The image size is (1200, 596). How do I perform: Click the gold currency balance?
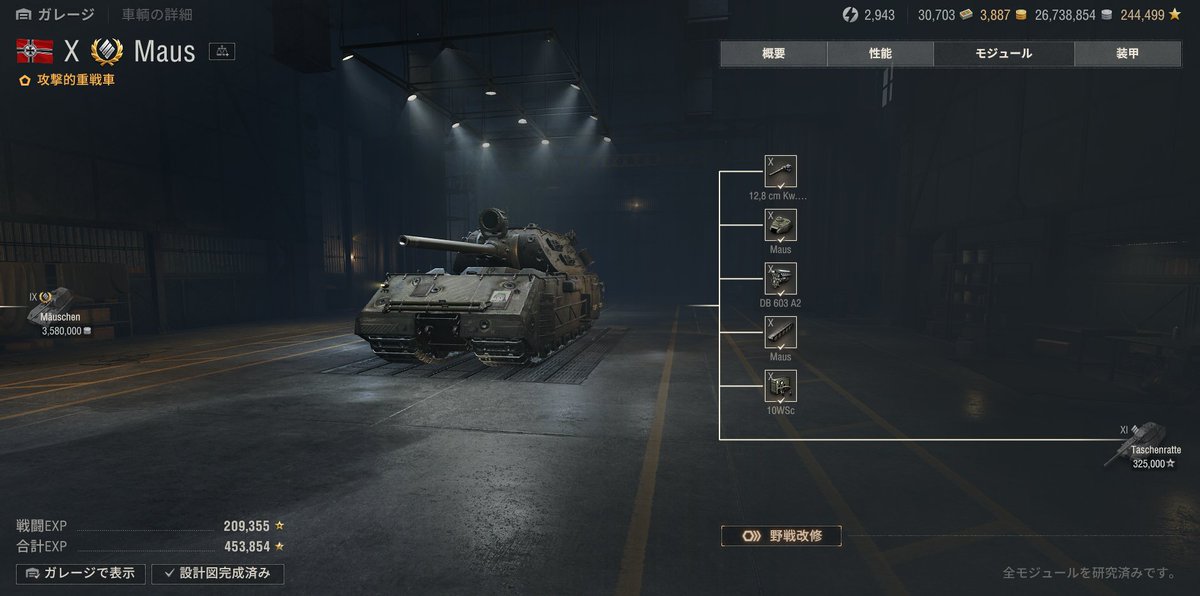[x=1003, y=15]
